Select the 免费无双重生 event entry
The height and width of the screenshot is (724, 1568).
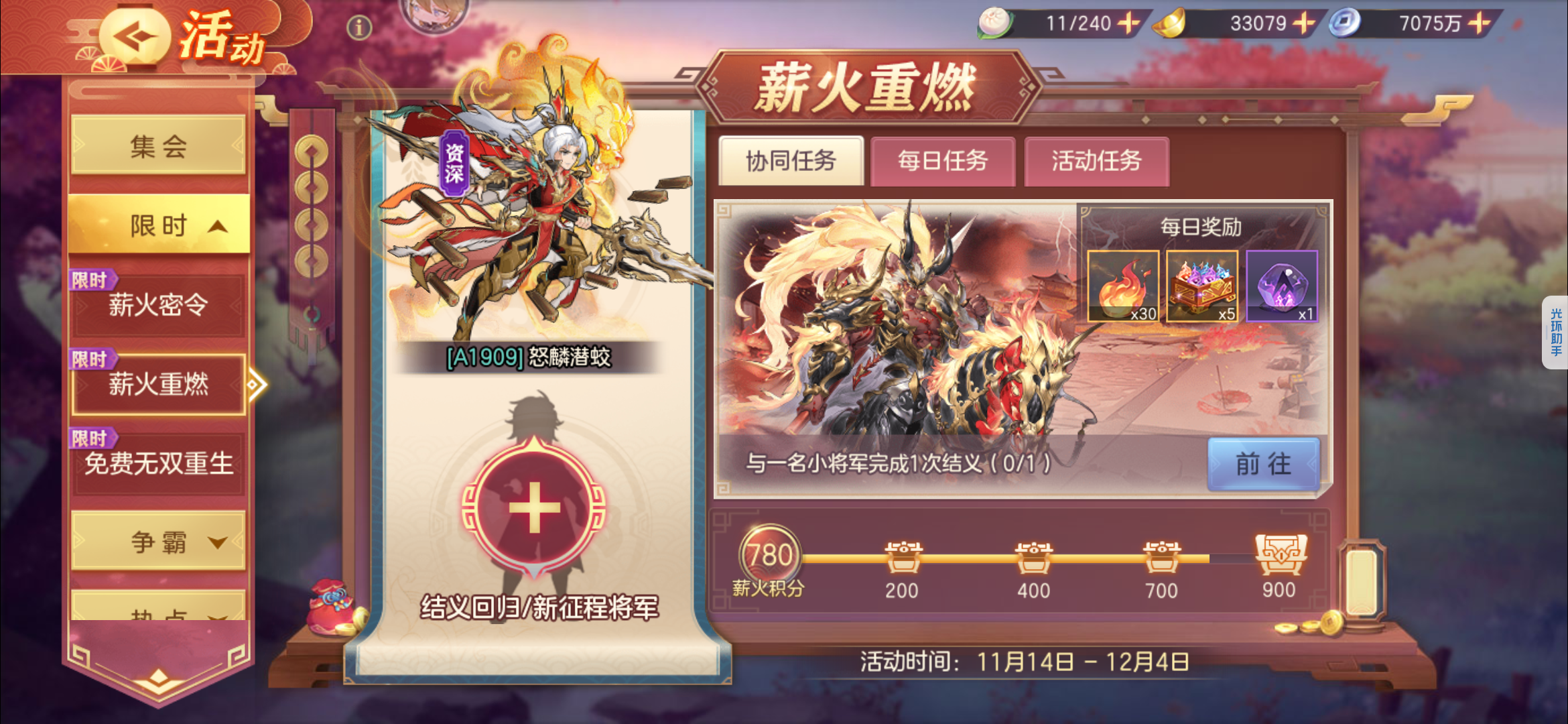[x=157, y=465]
